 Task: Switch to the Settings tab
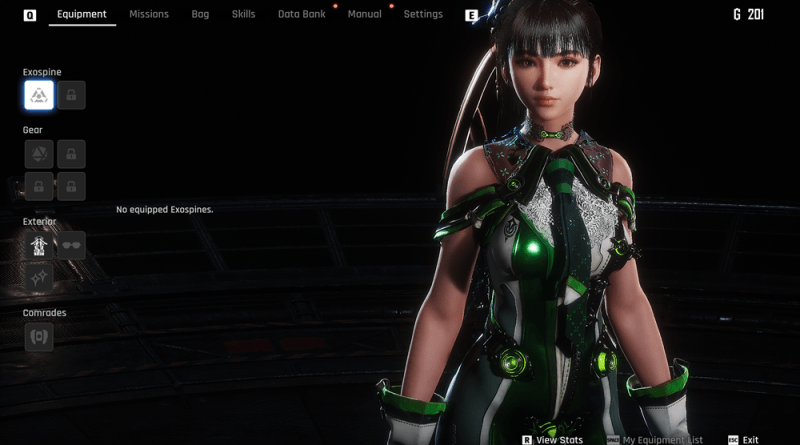point(423,15)
